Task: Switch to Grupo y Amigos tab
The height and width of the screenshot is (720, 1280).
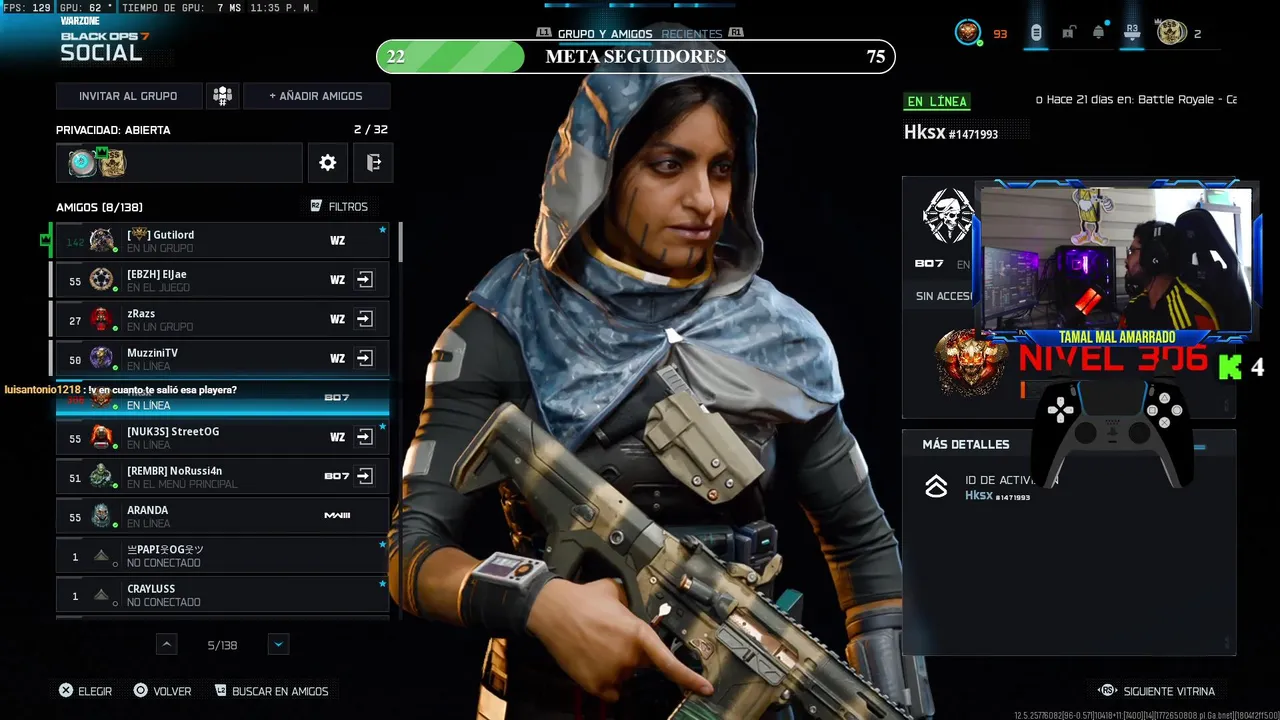Action: click(604, 34)
